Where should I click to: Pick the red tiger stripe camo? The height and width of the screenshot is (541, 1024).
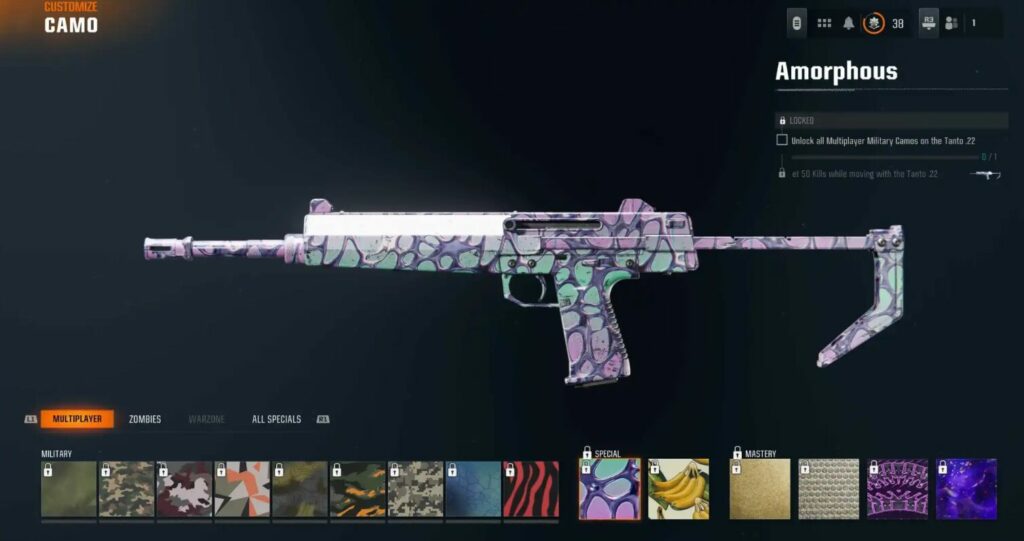531,489
